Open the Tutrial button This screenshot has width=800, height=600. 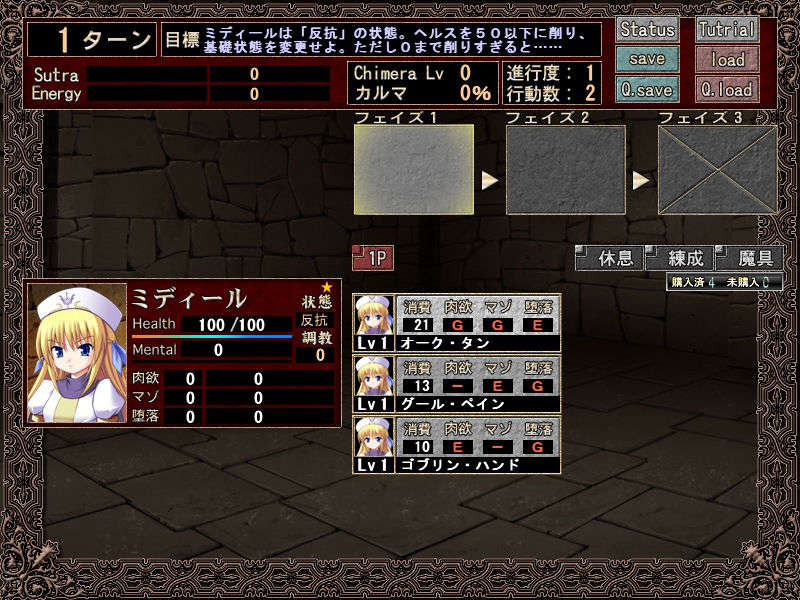click(727, 29)
